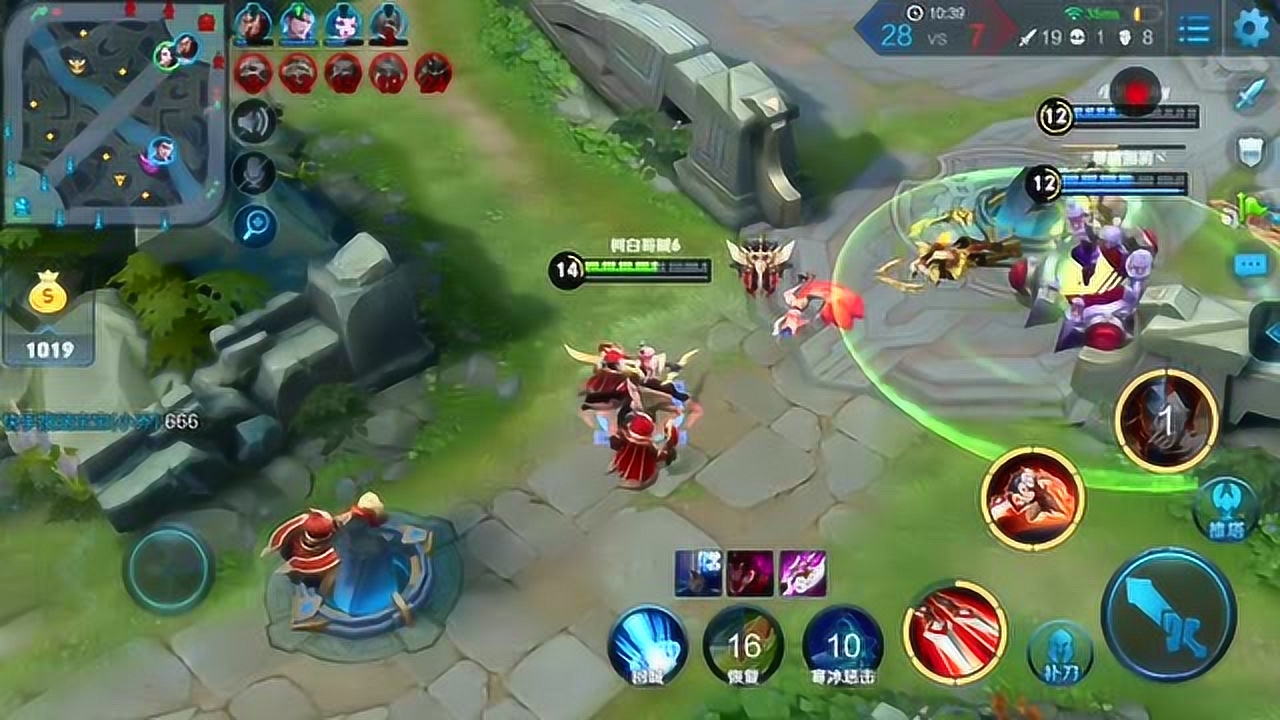Select the purple claw equipment icon

802,574
